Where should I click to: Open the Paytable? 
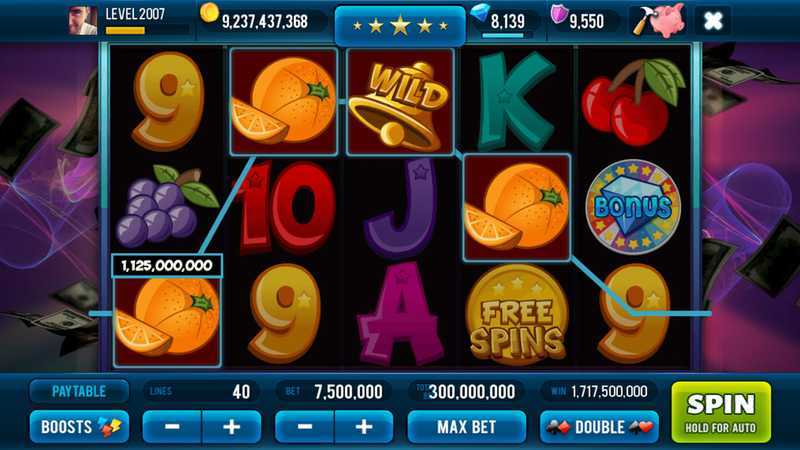pos(79,391)
